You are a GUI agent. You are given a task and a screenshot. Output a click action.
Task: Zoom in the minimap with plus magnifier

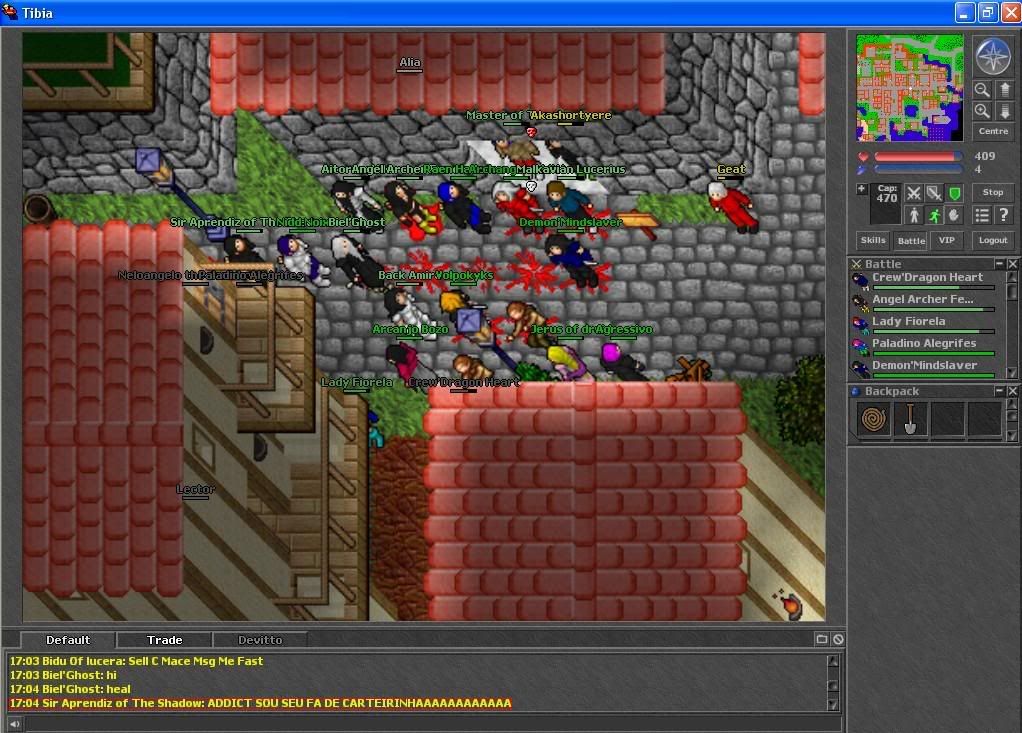pos(983,111)
